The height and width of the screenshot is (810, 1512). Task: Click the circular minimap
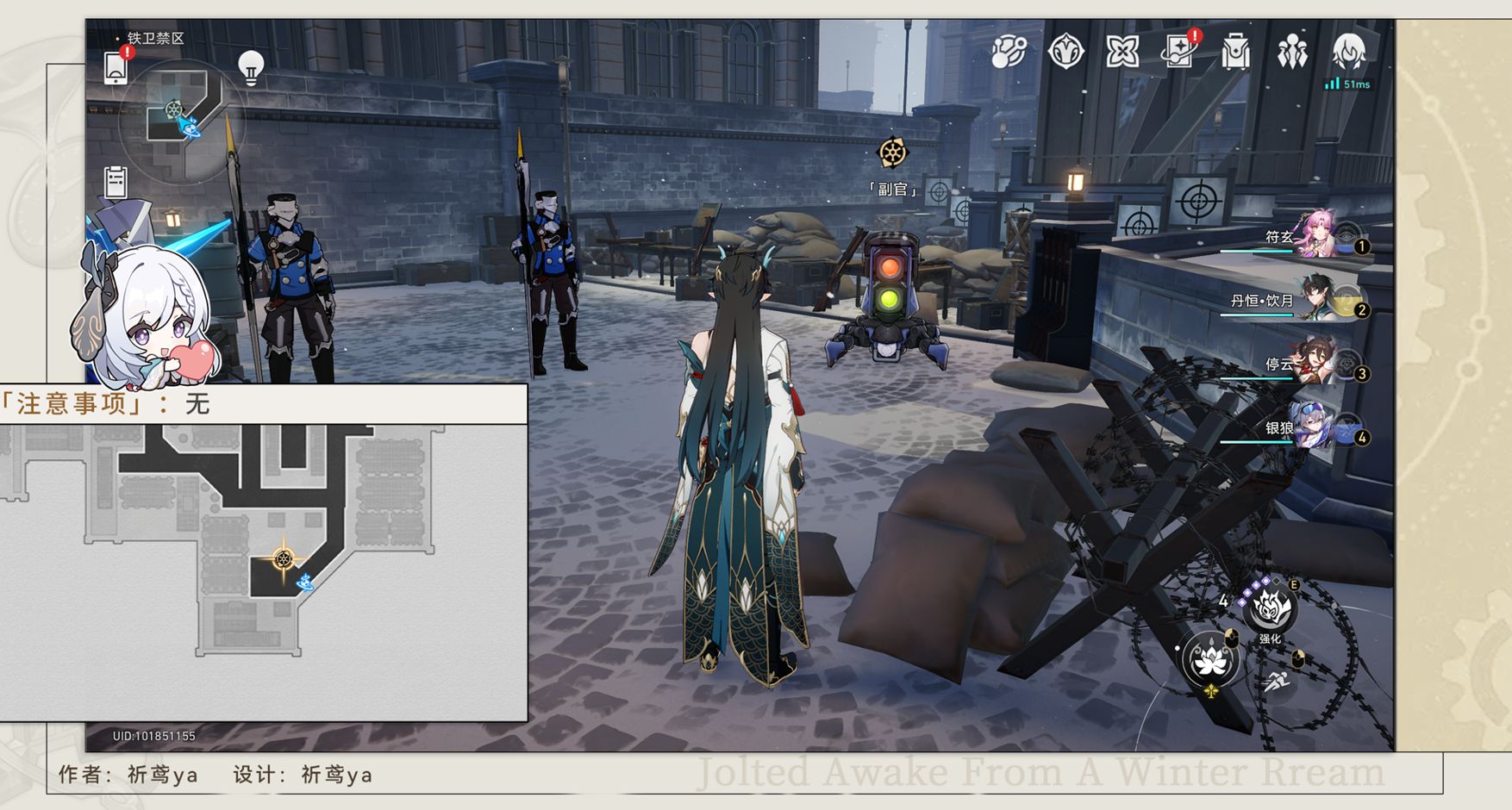182,121
